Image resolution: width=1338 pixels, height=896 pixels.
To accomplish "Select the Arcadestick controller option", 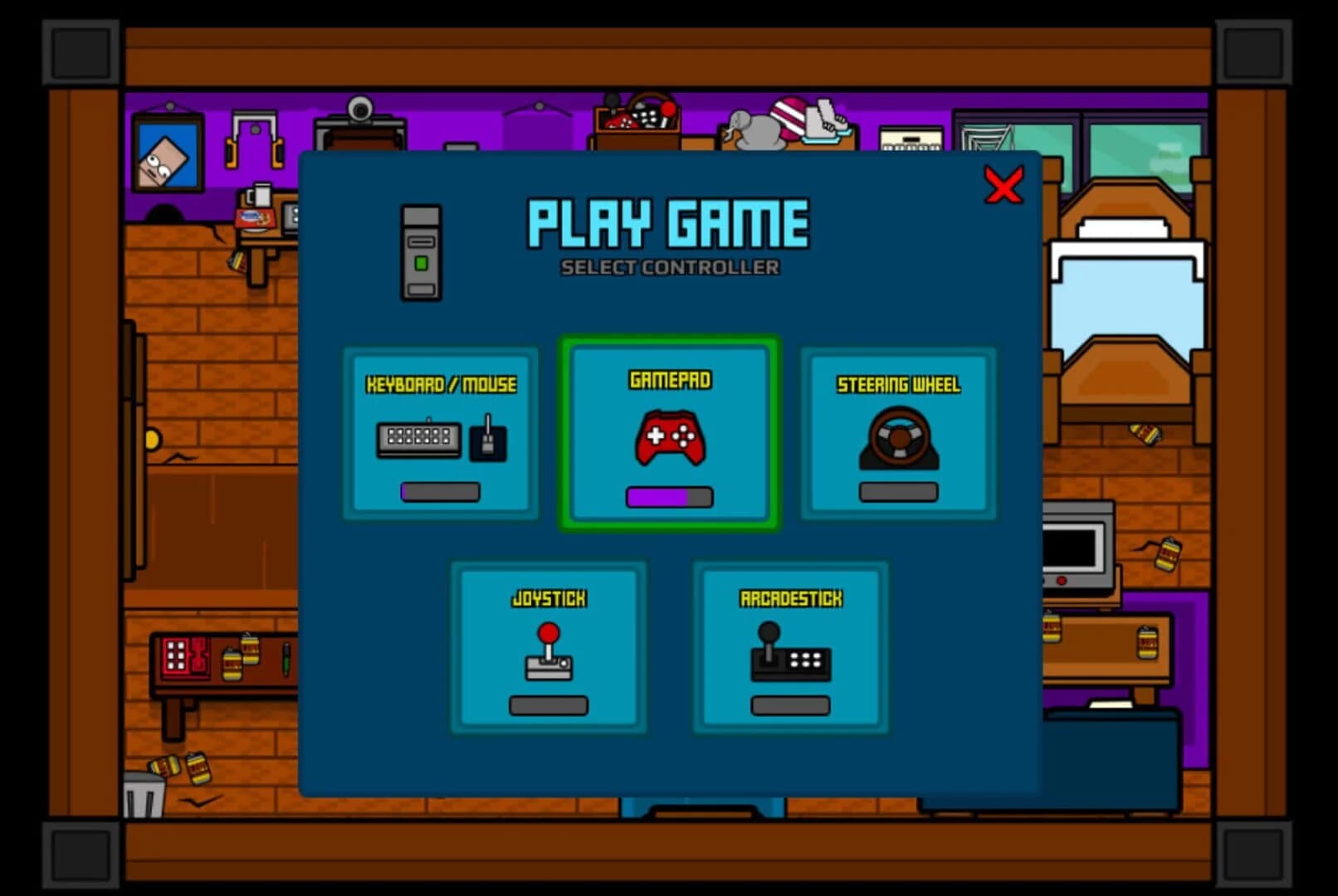I will [789, 647].
